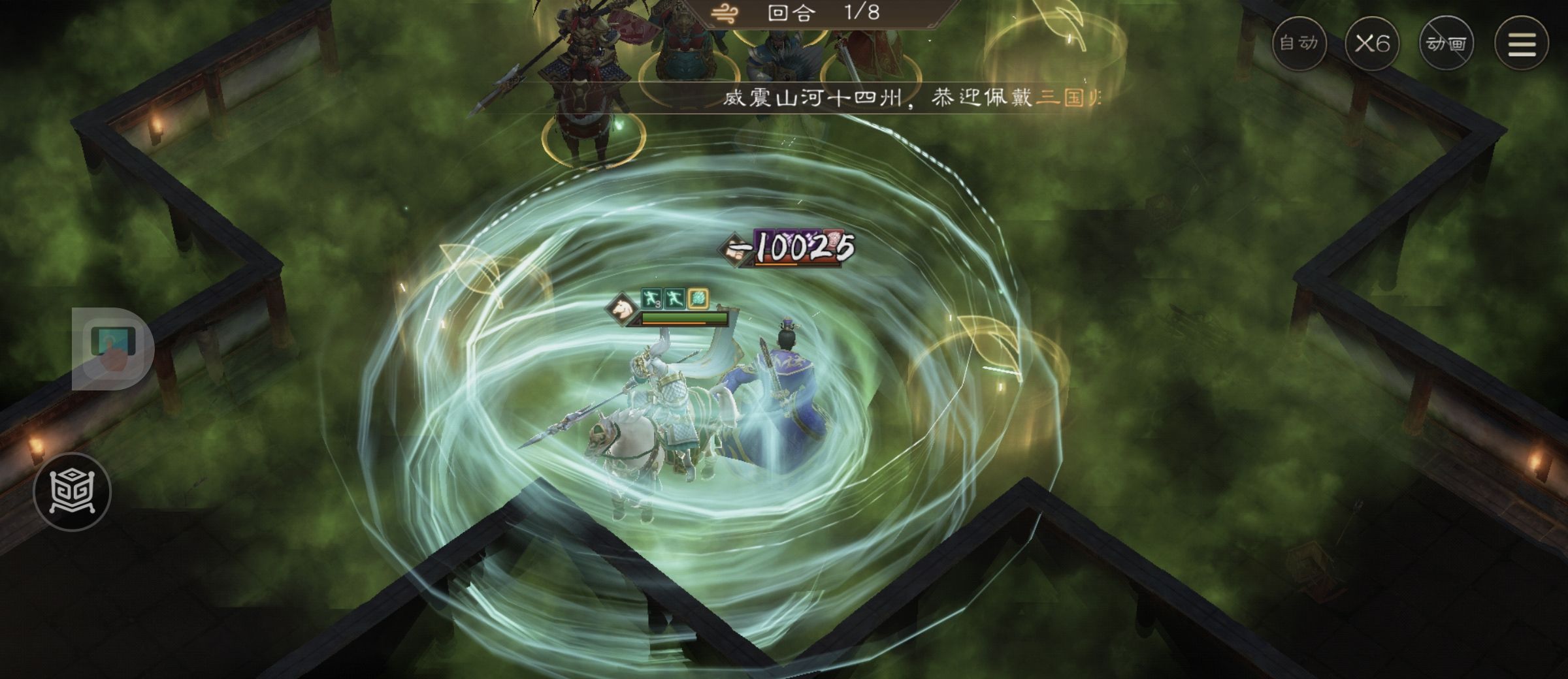
Task: Open the hamburger menu in top-right corner
Action: (x=1522, y=43)
